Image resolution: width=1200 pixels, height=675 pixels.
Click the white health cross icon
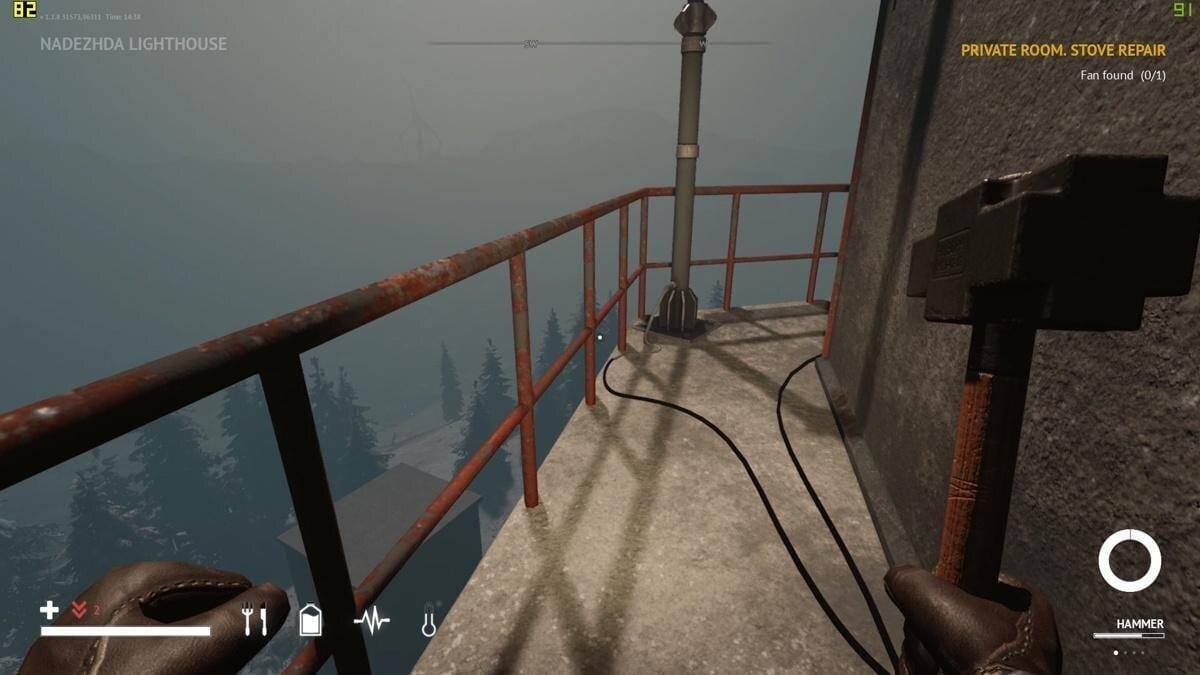click(x=49, y=610)
